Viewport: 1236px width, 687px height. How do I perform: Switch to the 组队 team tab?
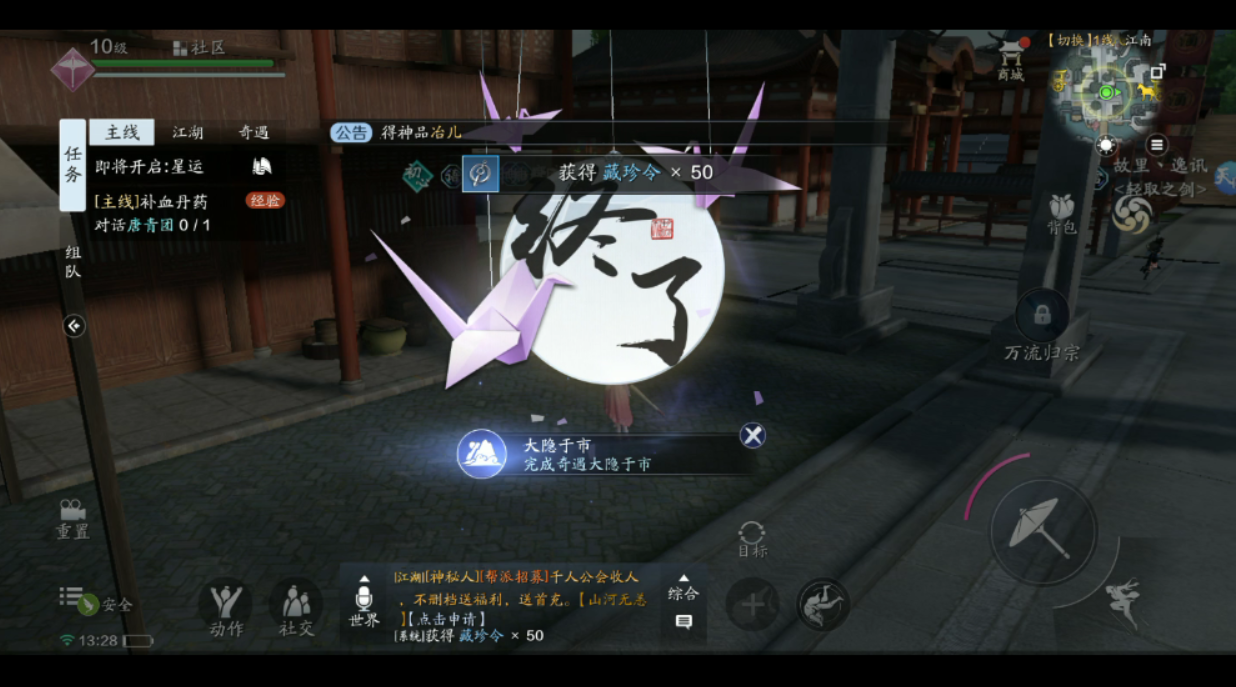tap(73, 261)
